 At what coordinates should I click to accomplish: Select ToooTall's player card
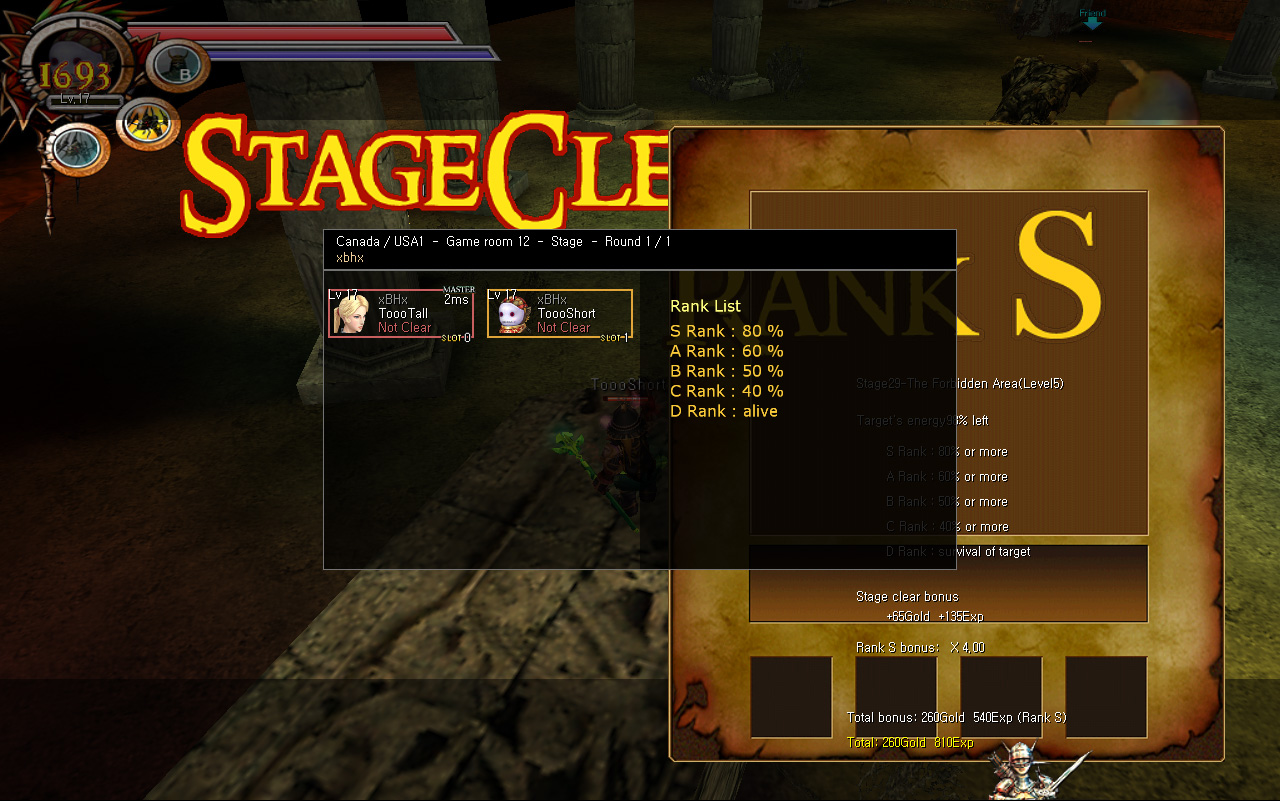point(401,314)
